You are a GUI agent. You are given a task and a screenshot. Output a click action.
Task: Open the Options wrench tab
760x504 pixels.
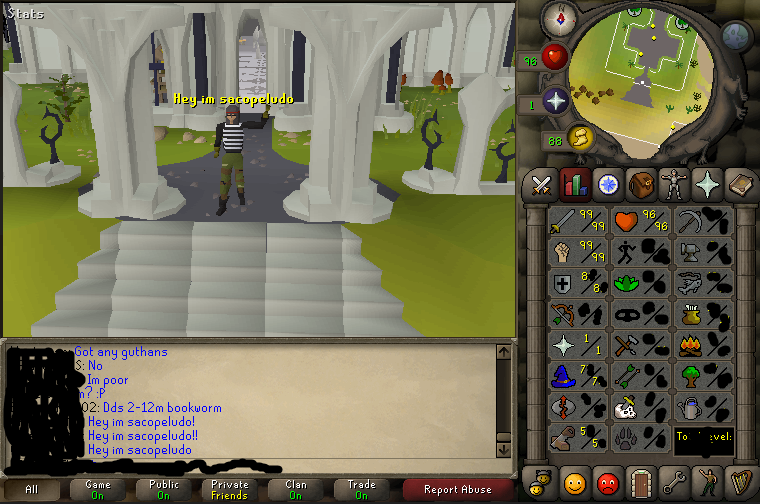(x=674, y=482)
